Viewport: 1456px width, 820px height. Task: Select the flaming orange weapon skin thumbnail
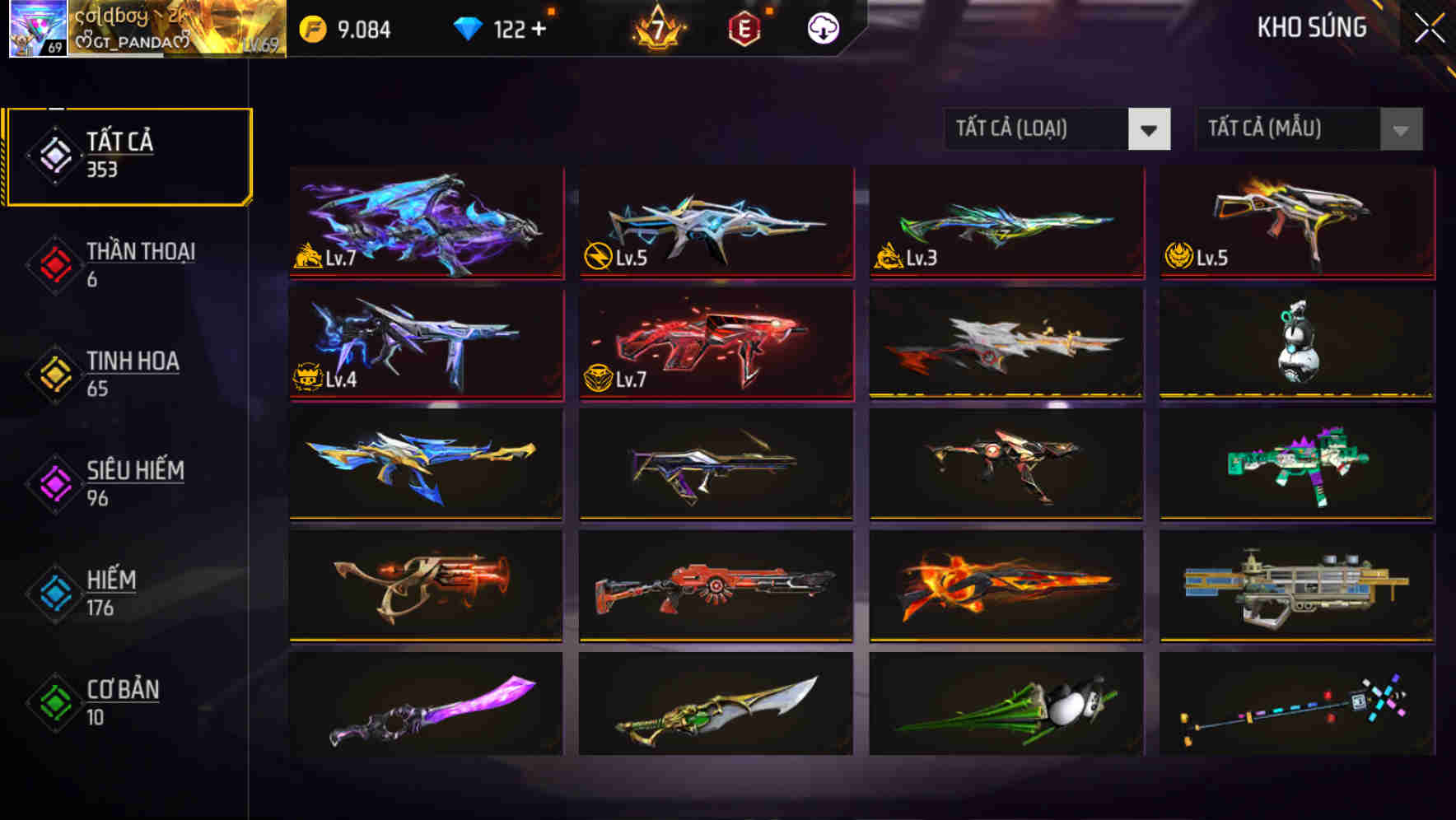1006,585
